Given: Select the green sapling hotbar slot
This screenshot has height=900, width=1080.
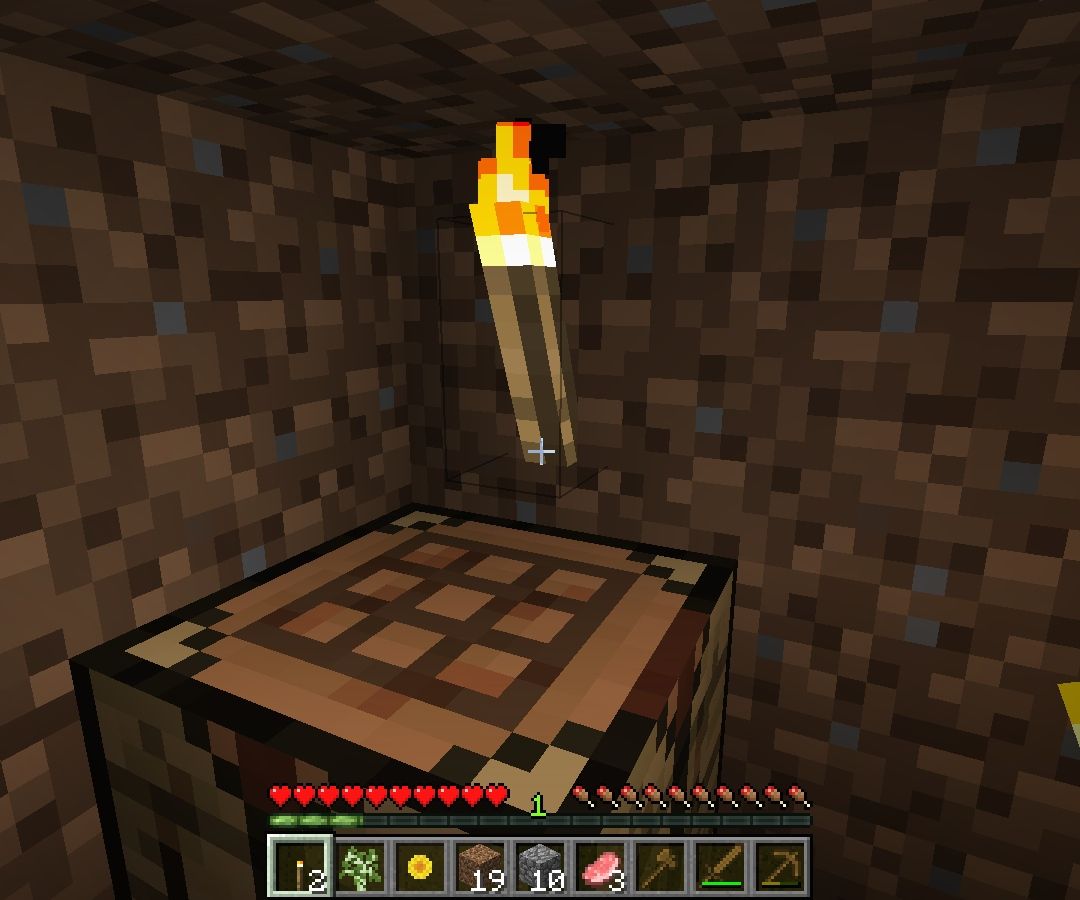Looking at the screenshot, I should coord(360,866).
